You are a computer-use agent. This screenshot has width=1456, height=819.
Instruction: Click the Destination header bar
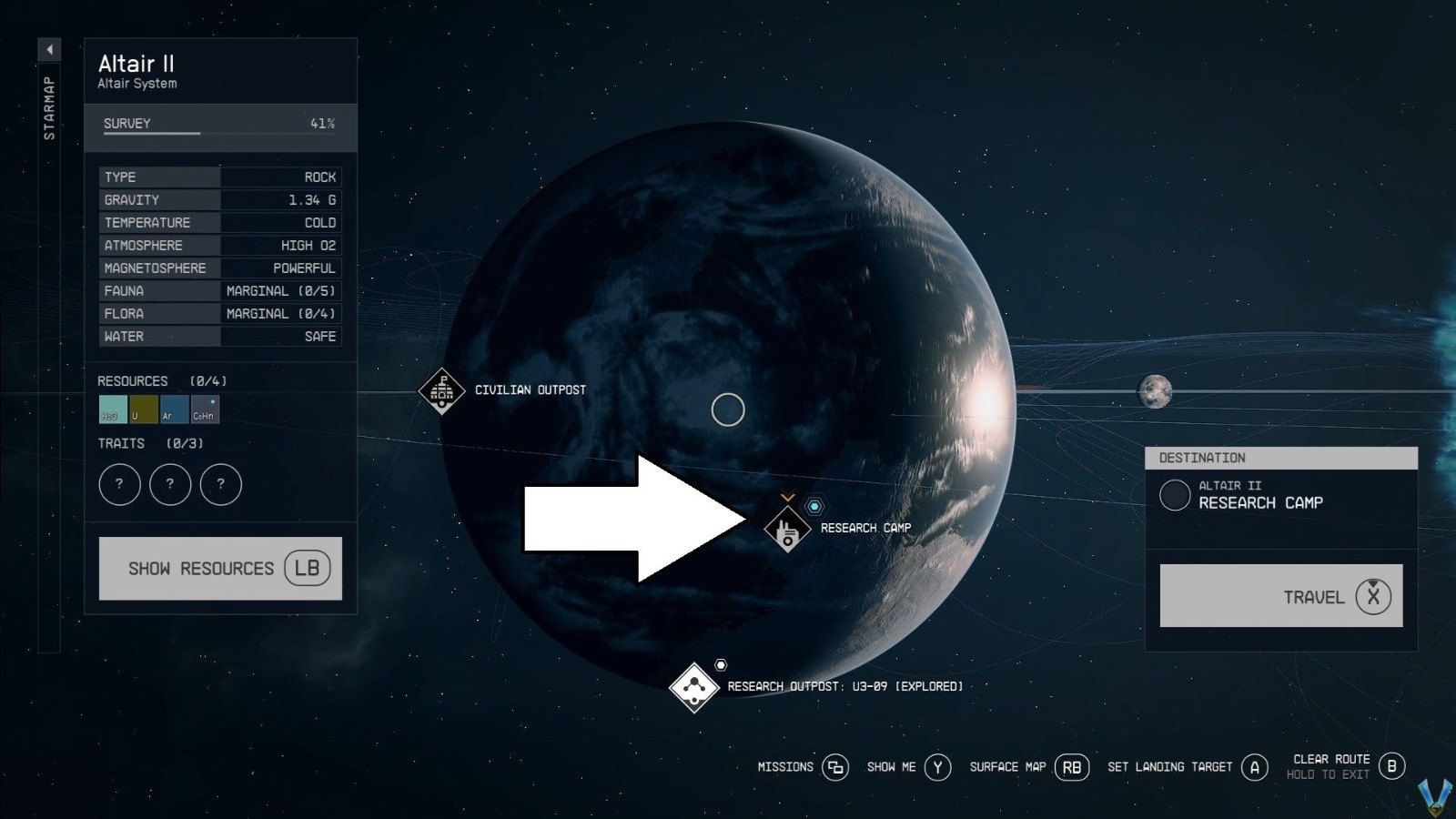click(x=1281, y=458)
